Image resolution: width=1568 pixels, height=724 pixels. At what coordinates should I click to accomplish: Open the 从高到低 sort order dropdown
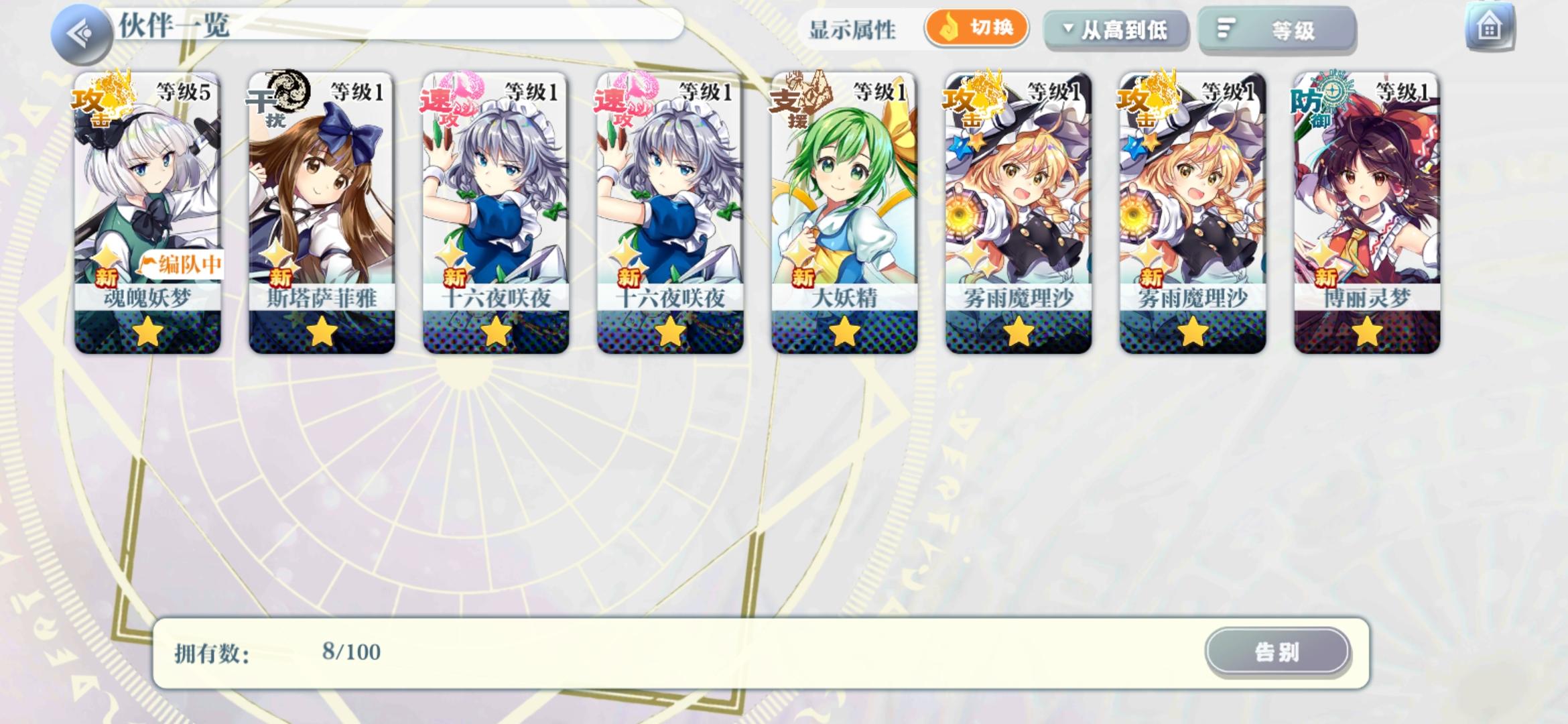point(1116,29)
